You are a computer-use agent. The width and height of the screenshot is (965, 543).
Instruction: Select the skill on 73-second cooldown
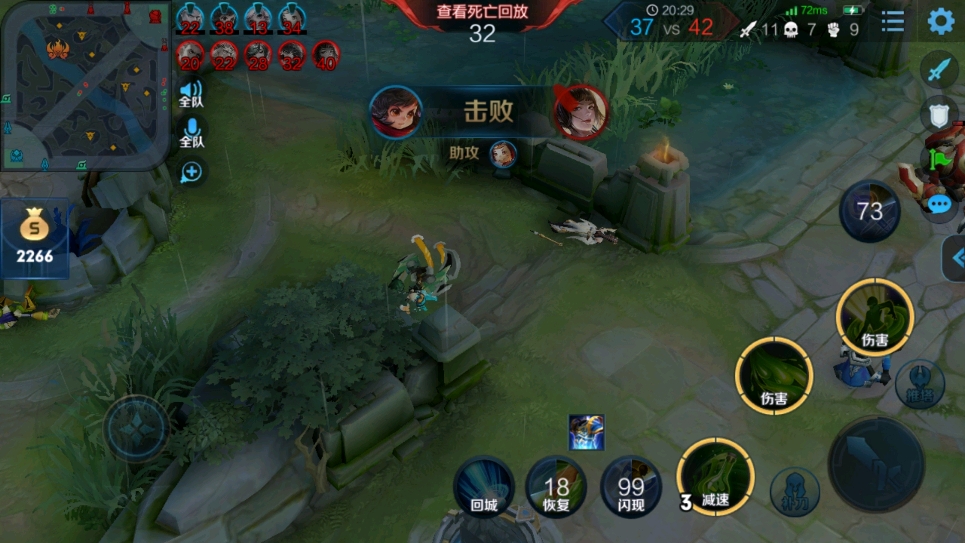pos(869,211)
